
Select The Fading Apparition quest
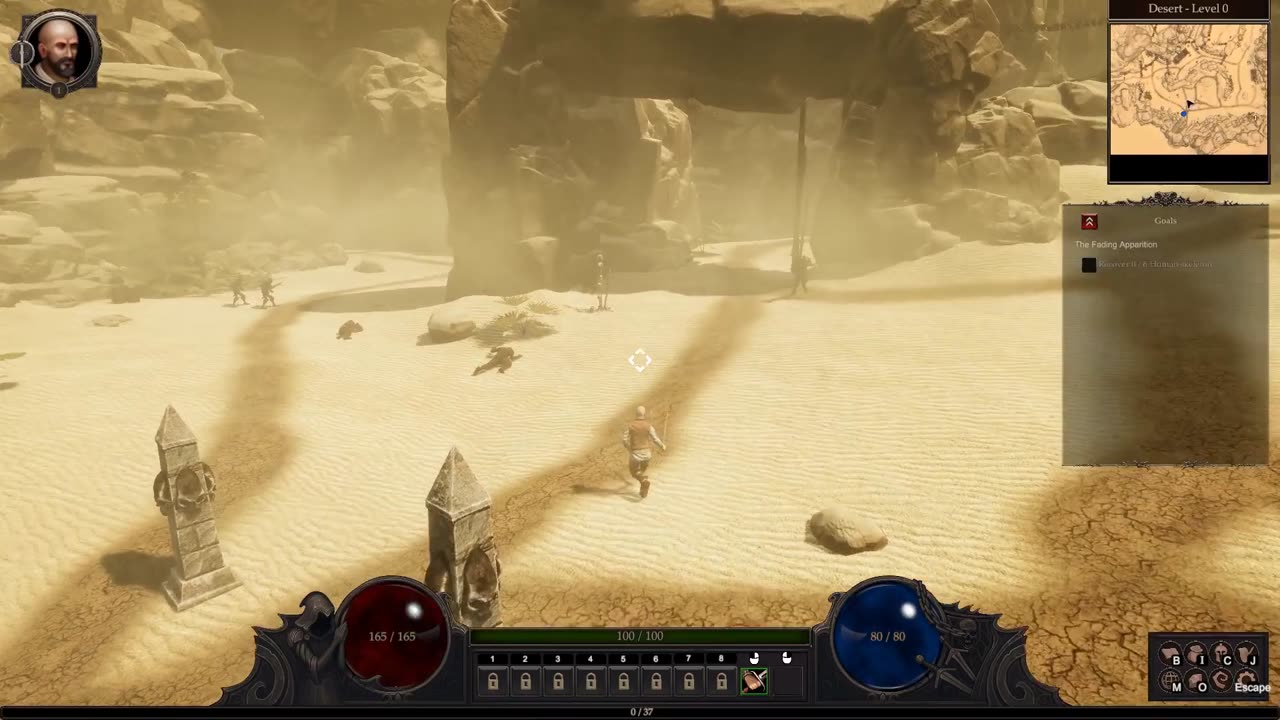(x=1116, y=244)
